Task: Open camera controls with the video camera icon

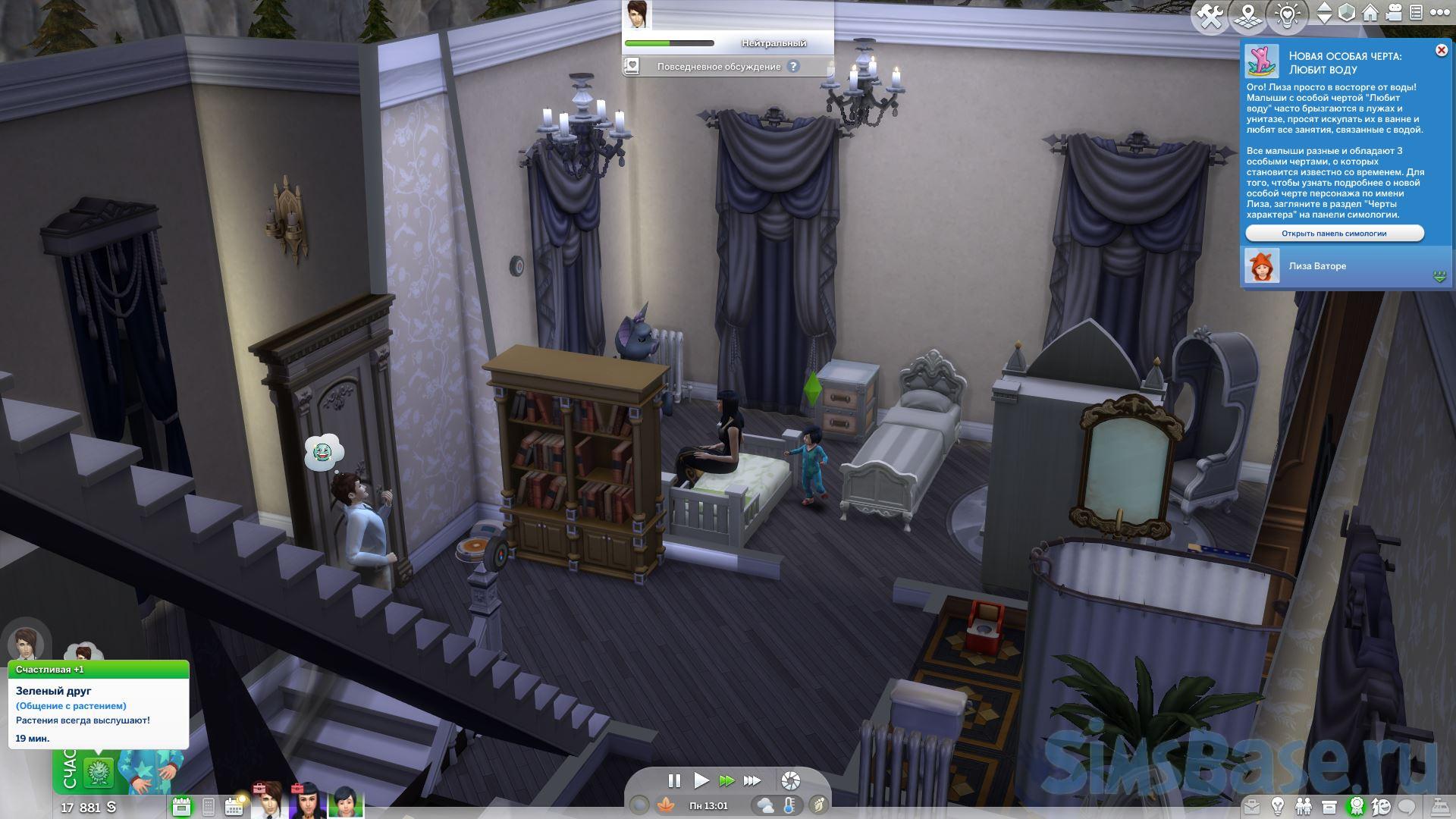Action: pos(1393,14)
